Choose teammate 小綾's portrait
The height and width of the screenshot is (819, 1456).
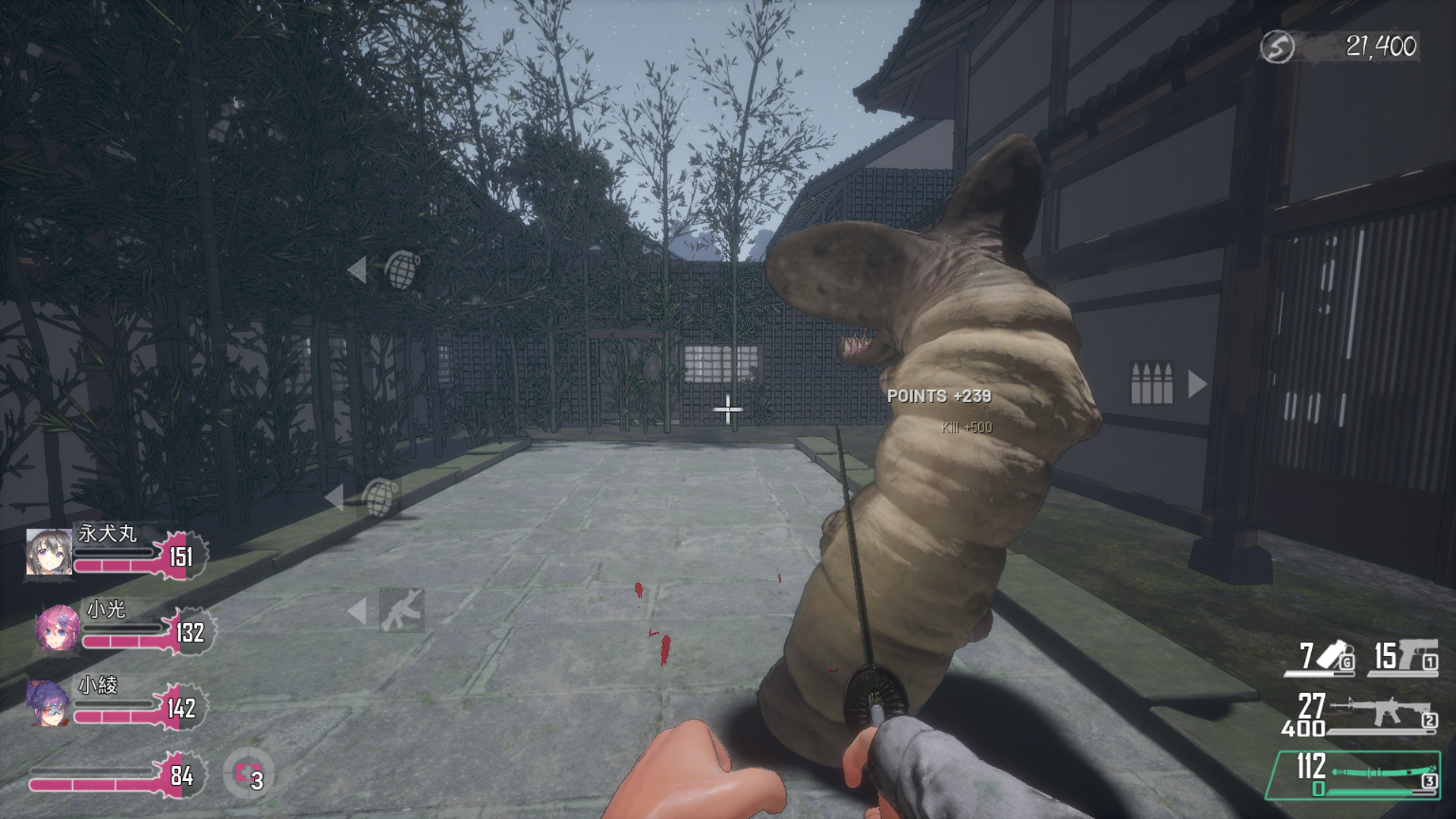click(x=47, y=702)
